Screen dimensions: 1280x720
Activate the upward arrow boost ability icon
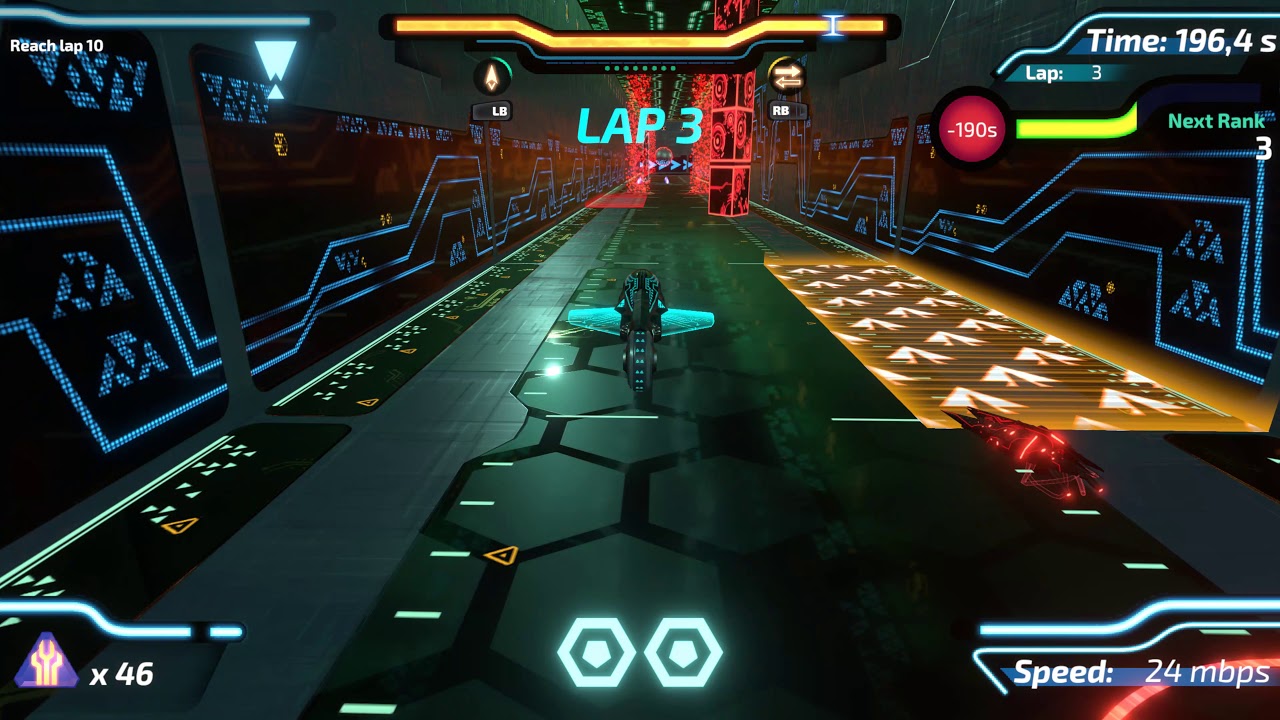(x=491, y=77)
